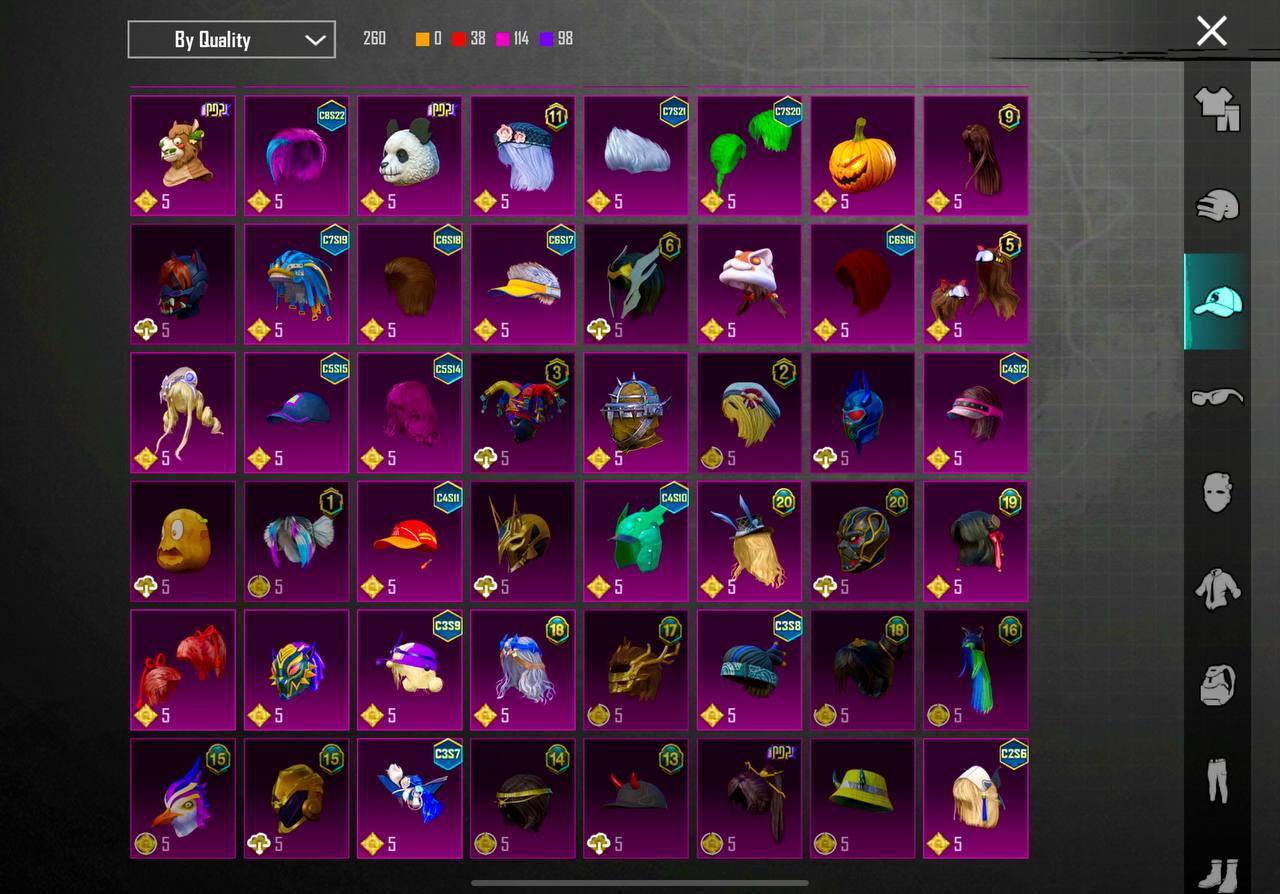Select the pumpkin head item thumbnail

tap(862, 155)
